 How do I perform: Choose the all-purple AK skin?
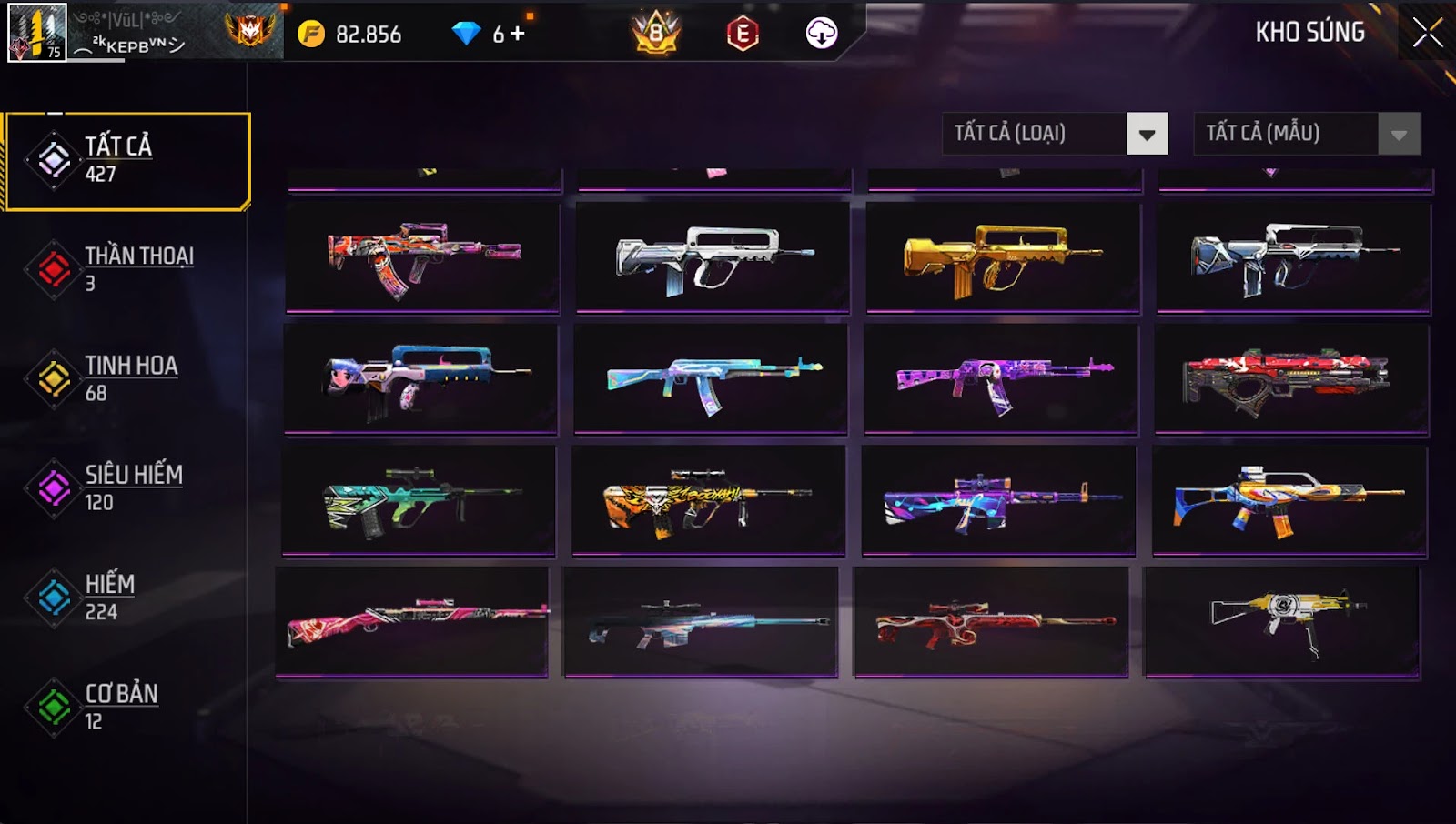[x=1001, y=379]
